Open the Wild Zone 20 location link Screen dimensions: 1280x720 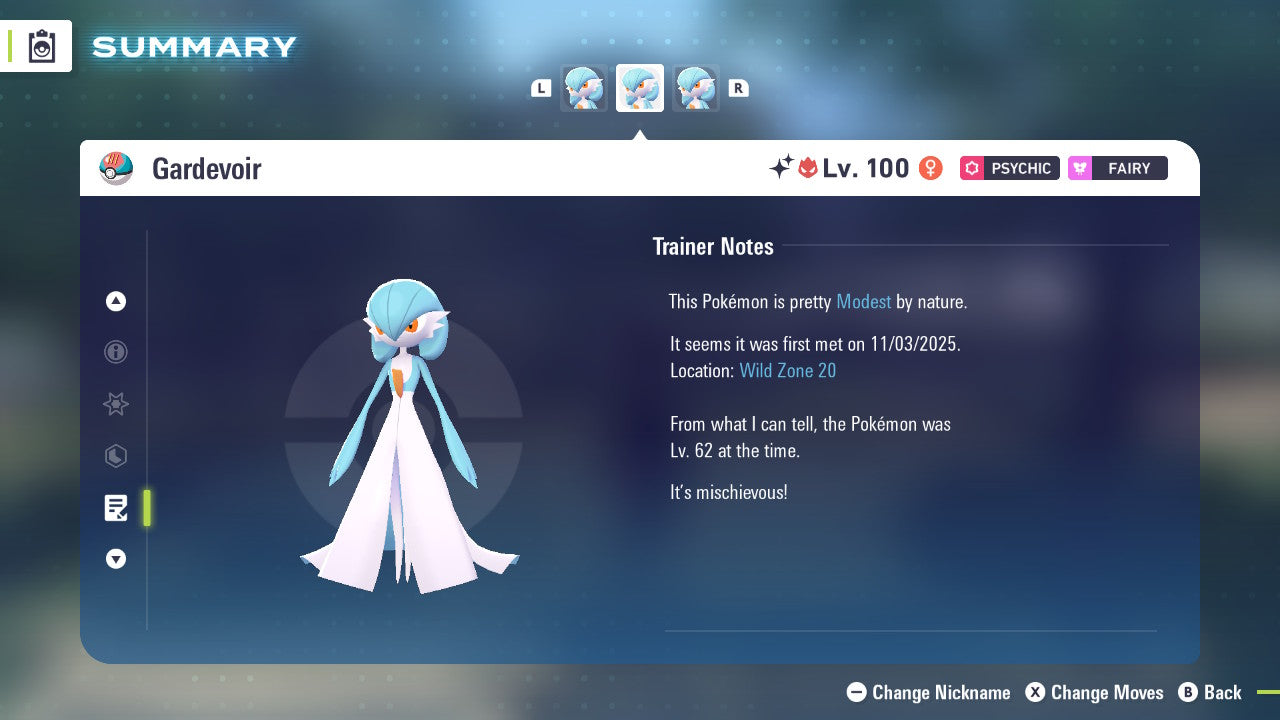point(788,370)
